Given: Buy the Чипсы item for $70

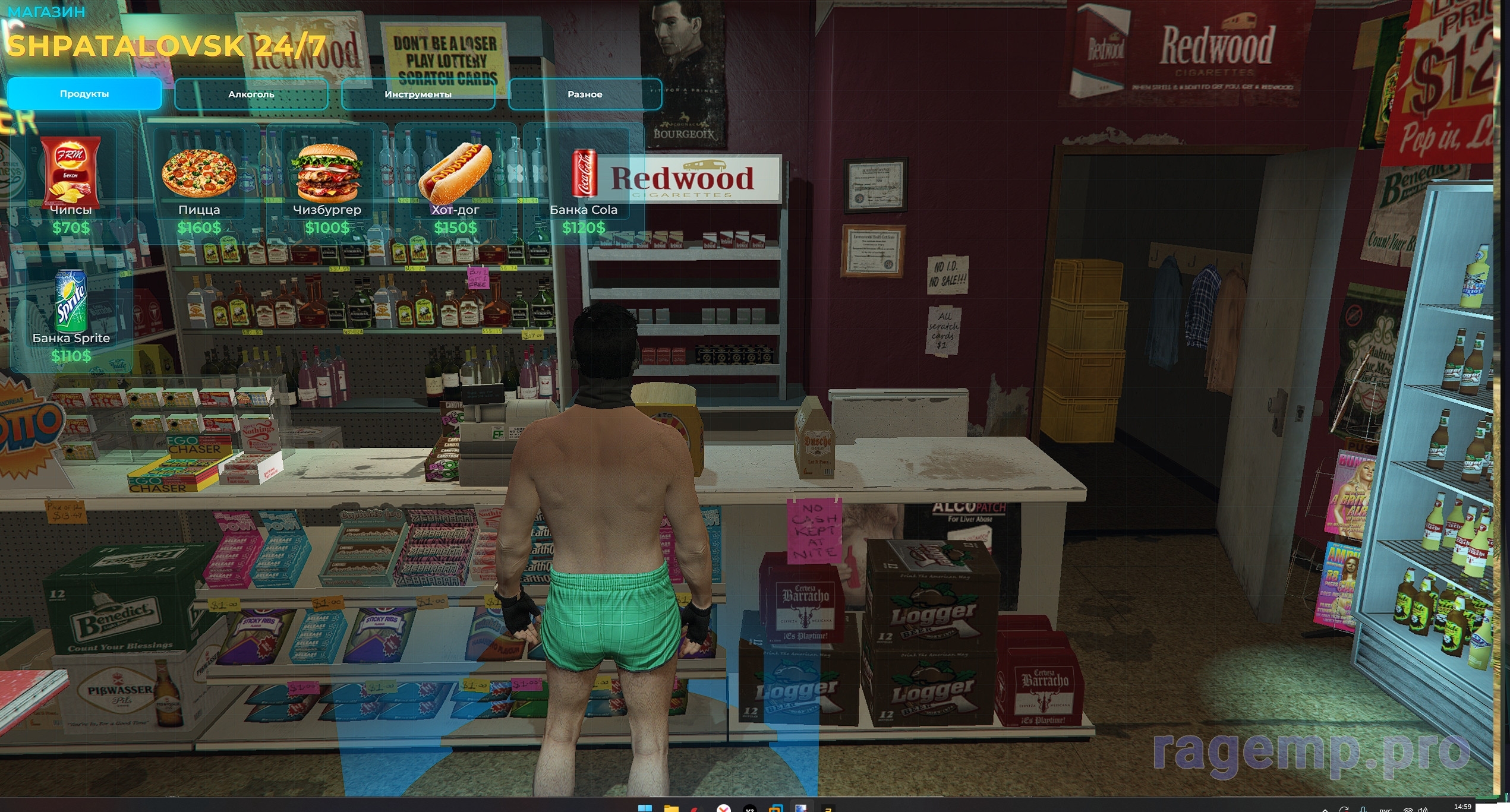Looking at the screenshot, I should click(71, 184).
